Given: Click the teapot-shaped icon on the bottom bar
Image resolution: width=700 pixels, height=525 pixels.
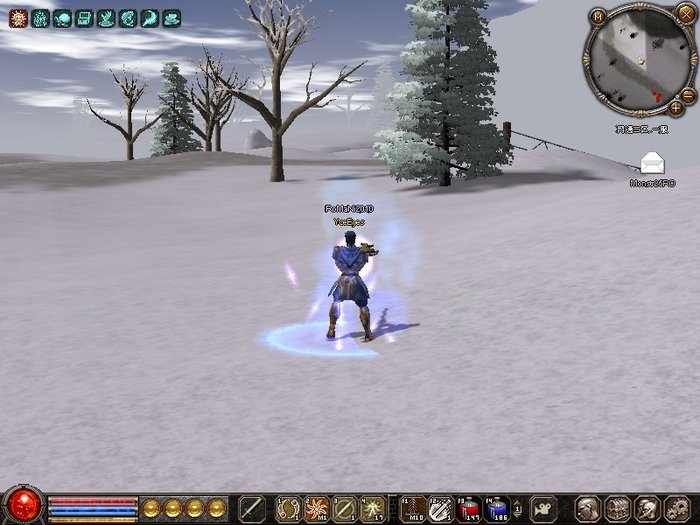Looking at the screenshot, I should tap(543, 507).
